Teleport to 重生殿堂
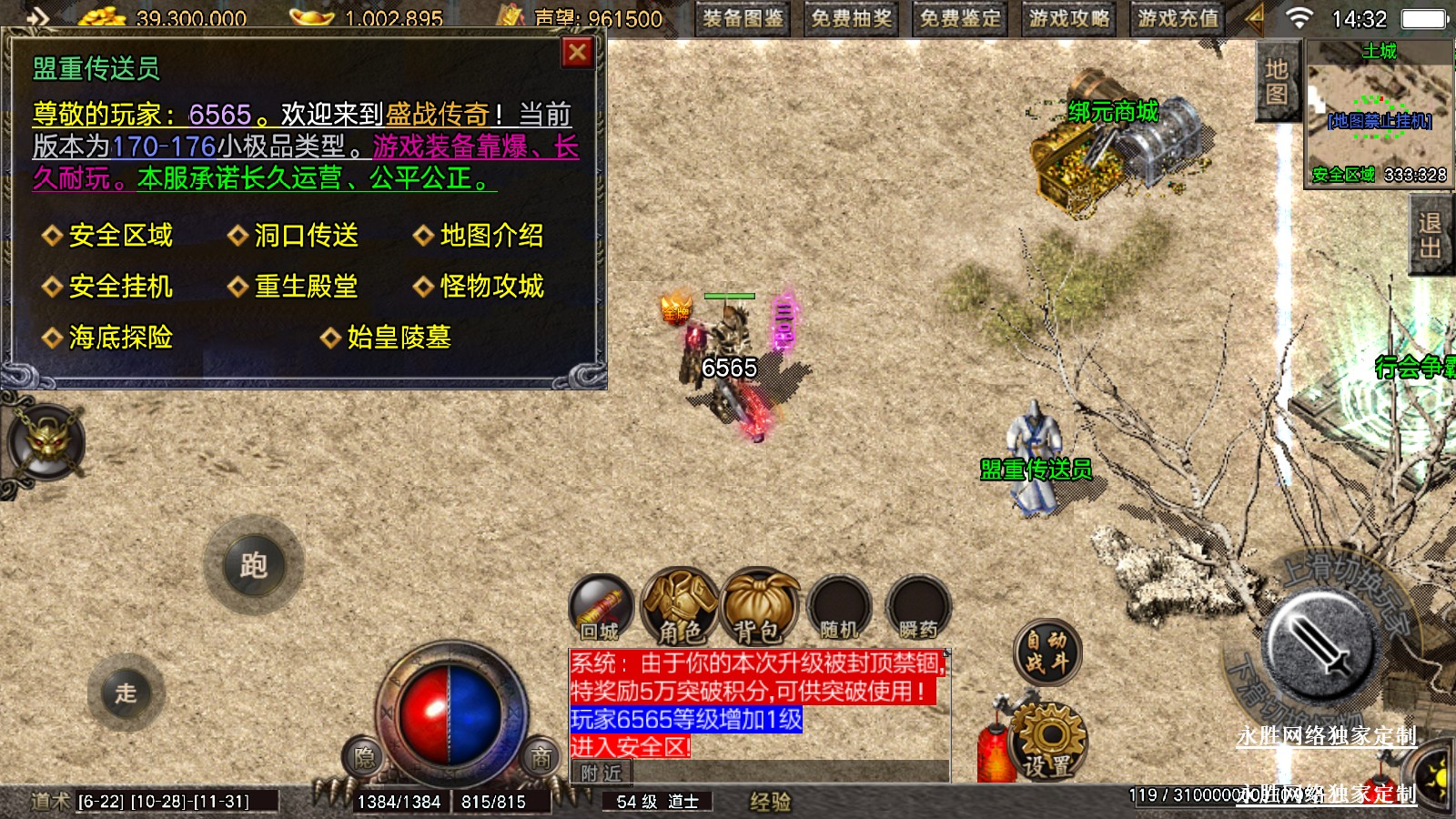This screenshot has height=819, width=1456. tap(306, 287)
